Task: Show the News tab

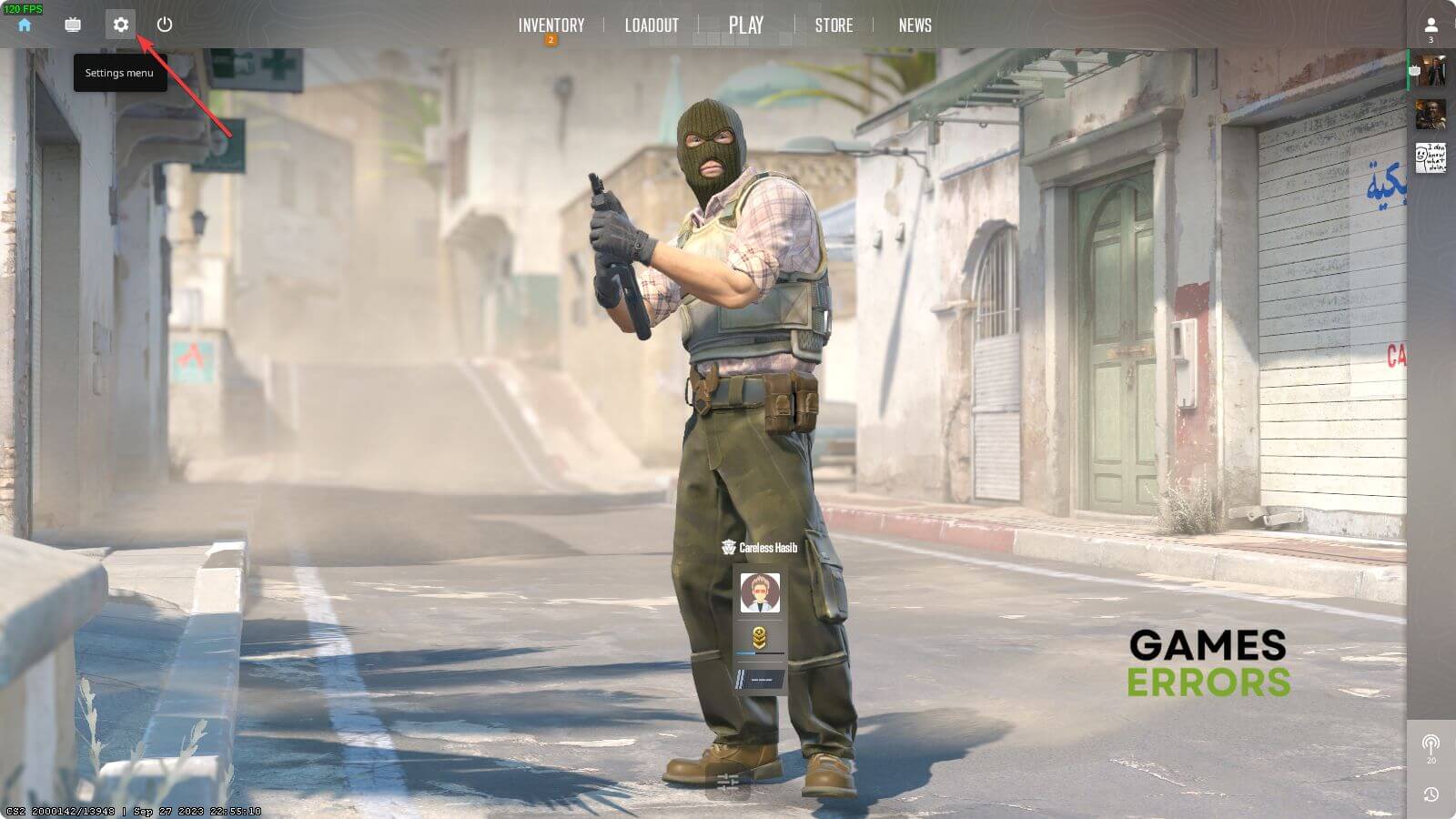Action: point(915,25)
